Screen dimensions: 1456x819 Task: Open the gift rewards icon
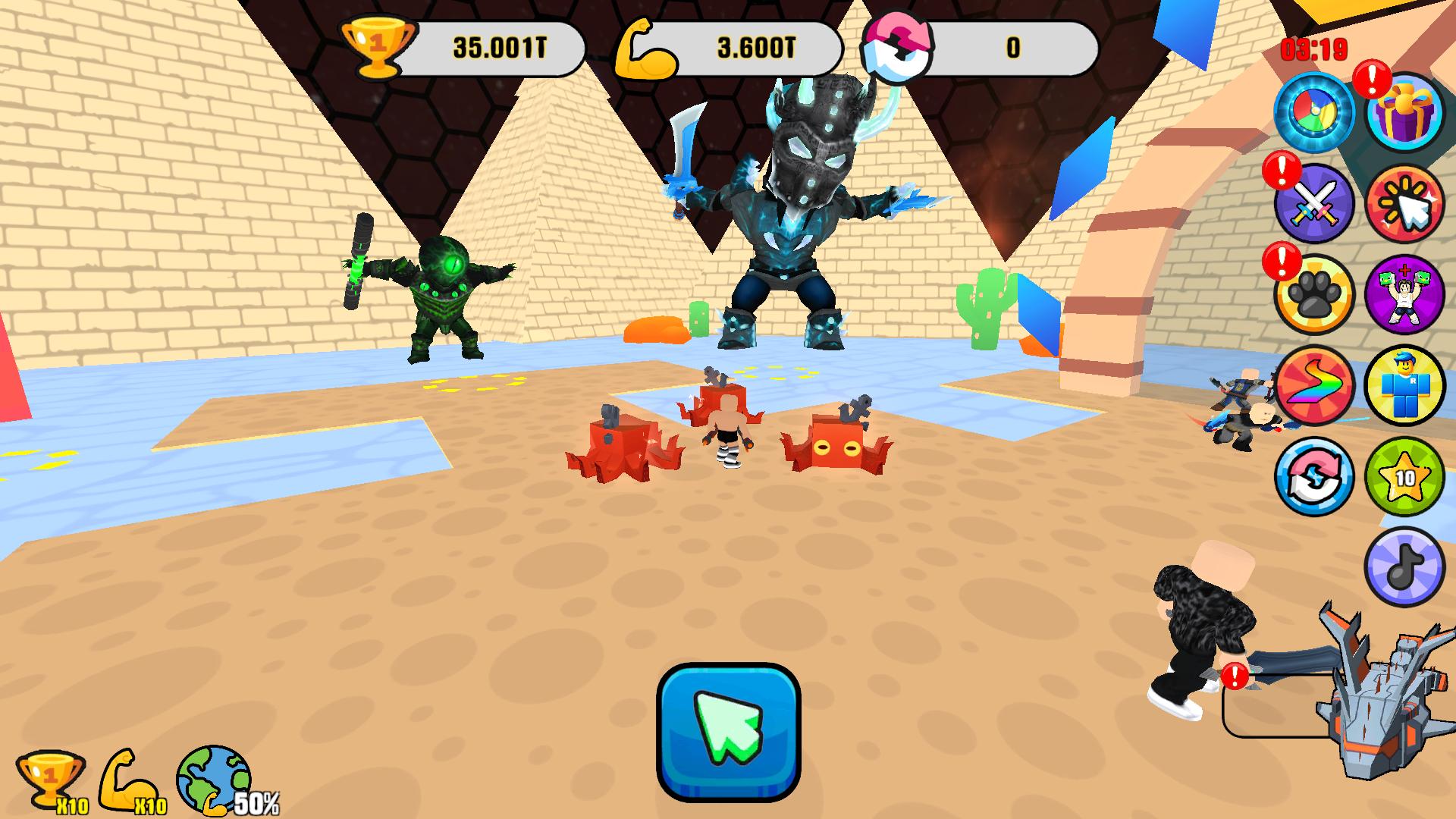pos(1407,112)
